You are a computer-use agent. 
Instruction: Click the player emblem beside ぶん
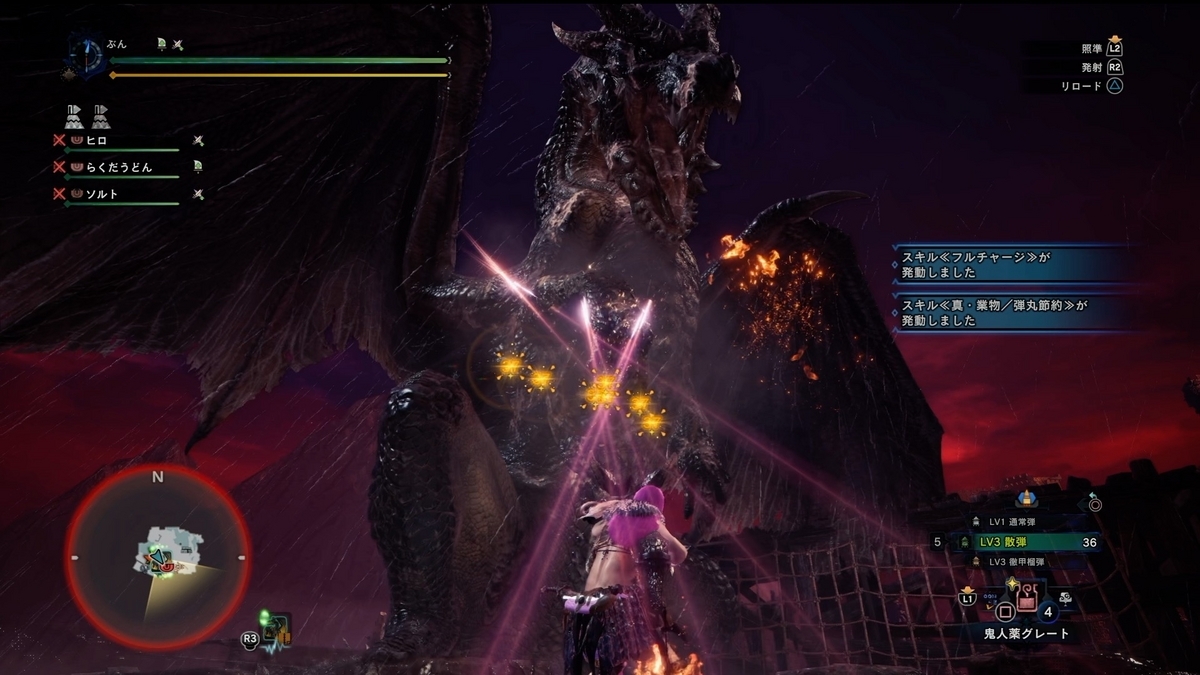(87, 55)
